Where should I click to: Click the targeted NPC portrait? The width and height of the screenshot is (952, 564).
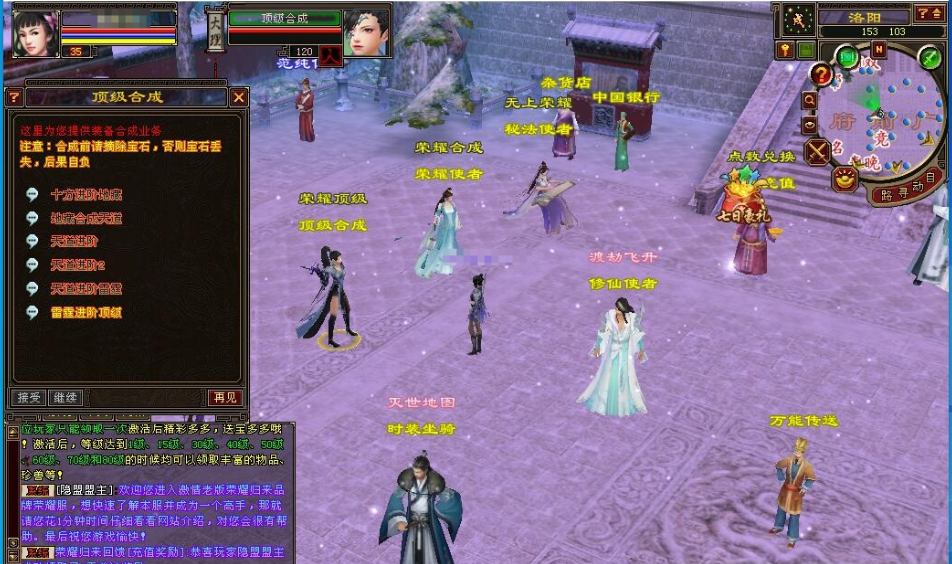coord(367,33)
